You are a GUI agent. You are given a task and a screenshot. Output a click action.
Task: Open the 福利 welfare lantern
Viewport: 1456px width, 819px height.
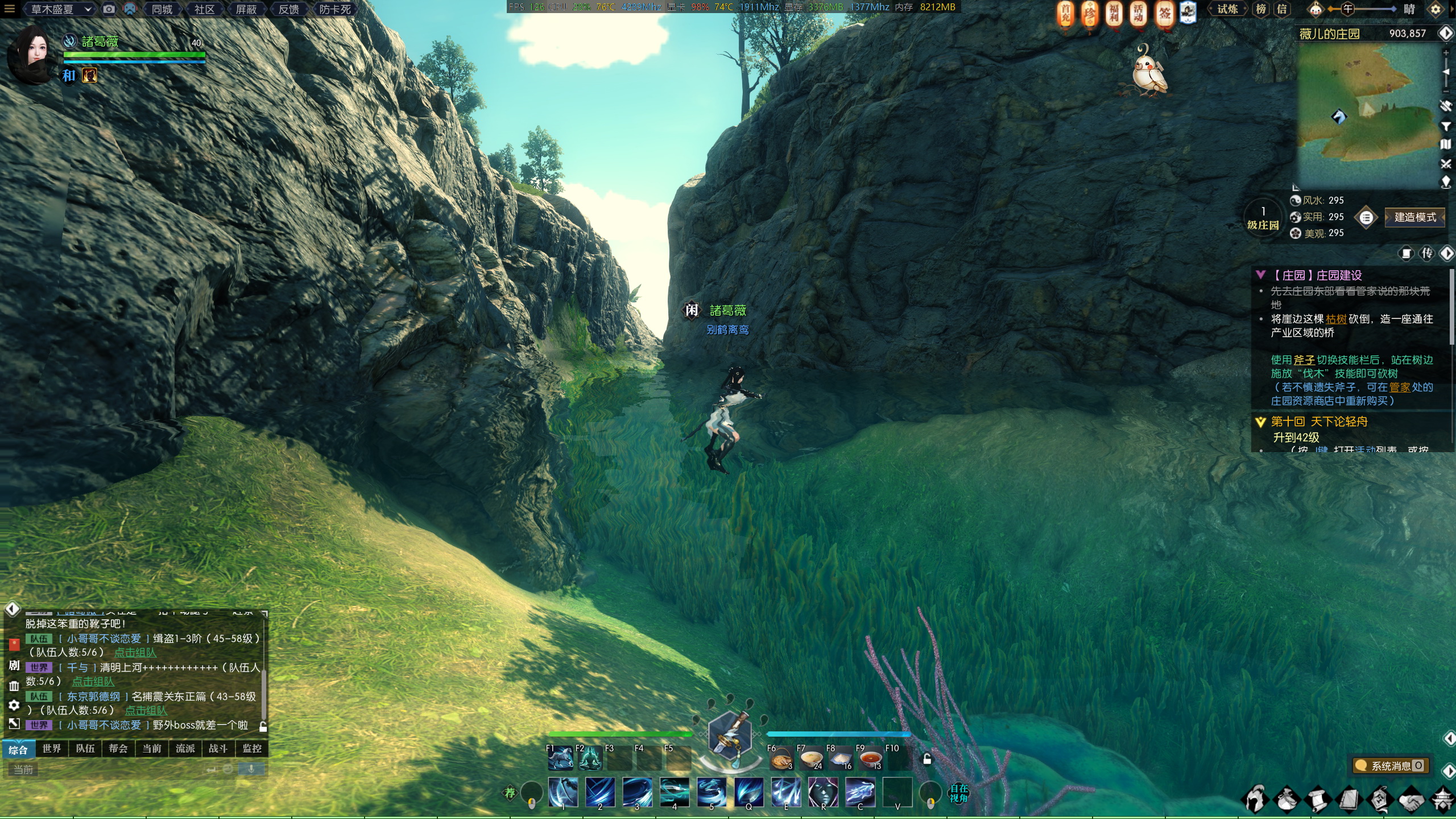1114,14
